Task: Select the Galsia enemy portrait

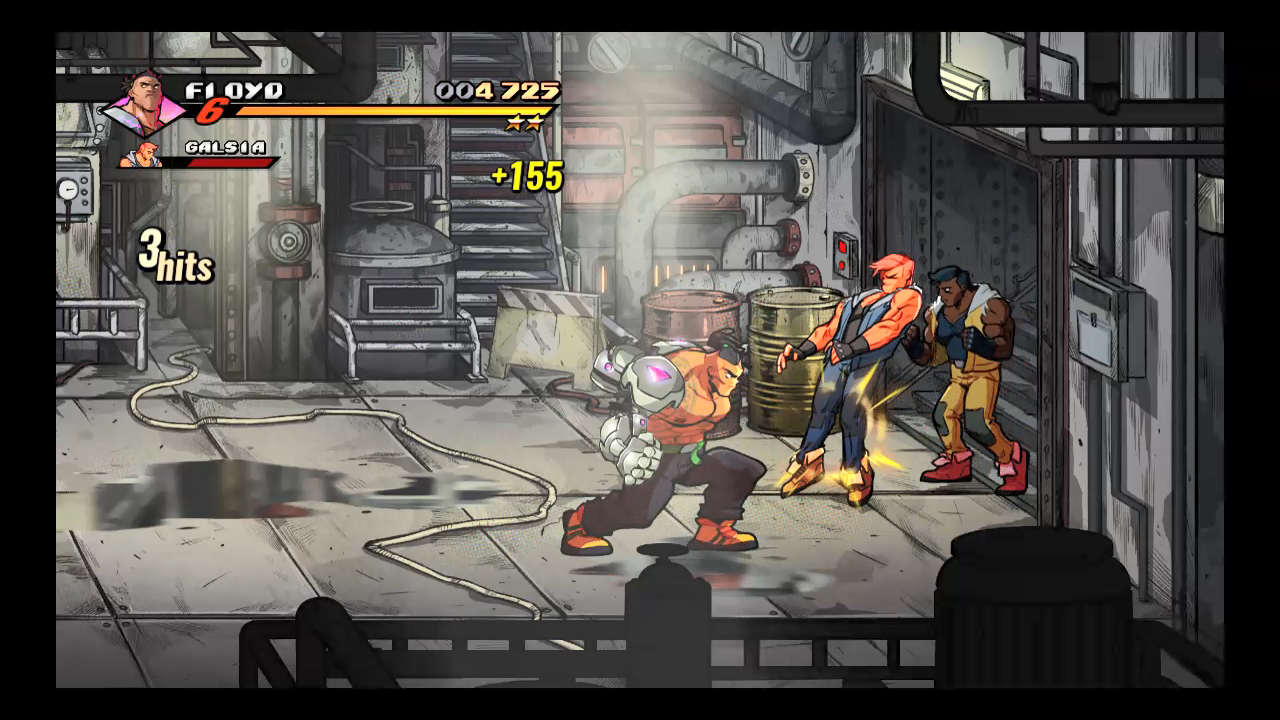Action: 141,156
